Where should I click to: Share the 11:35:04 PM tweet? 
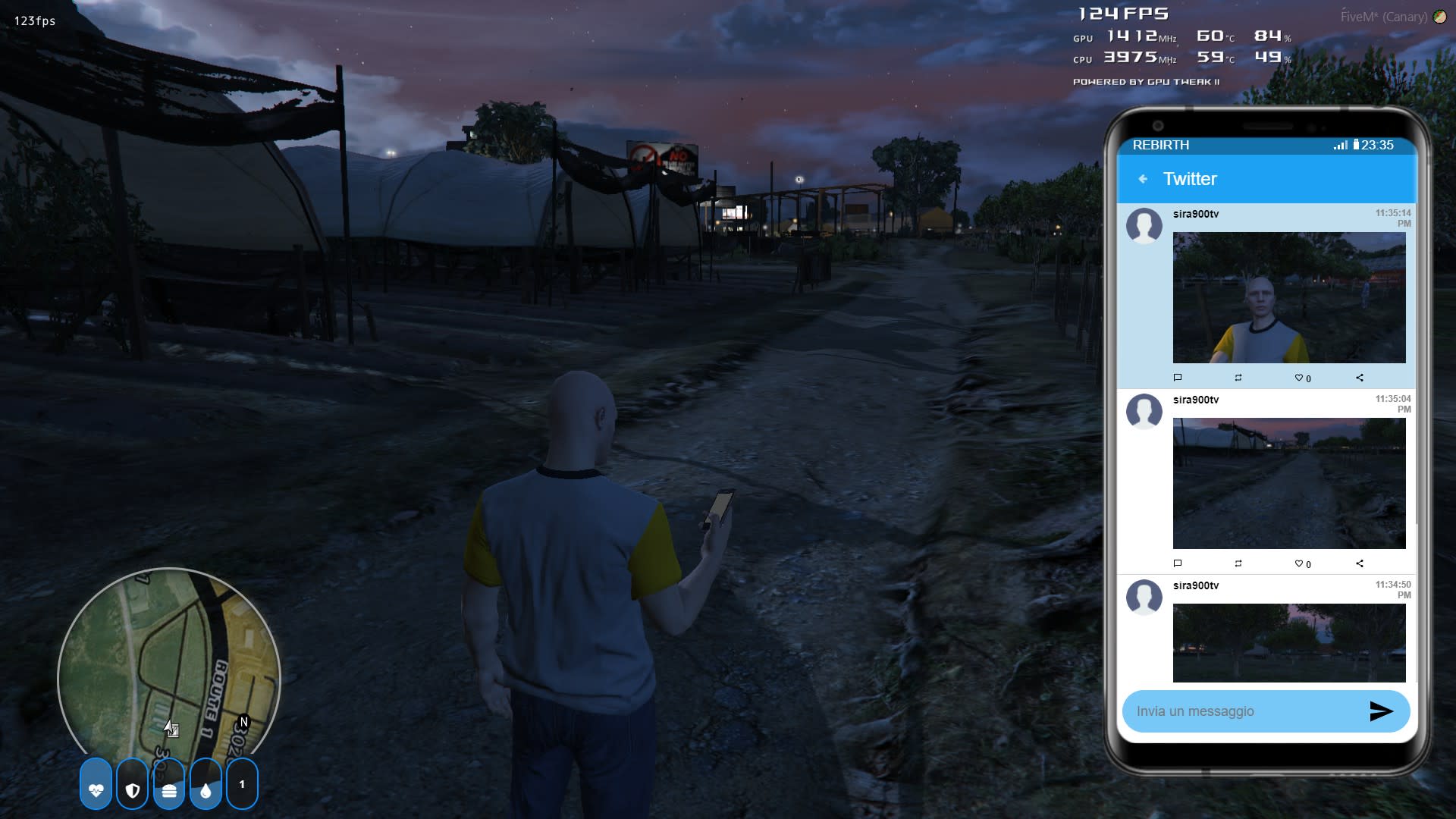tap(1360, 563)
